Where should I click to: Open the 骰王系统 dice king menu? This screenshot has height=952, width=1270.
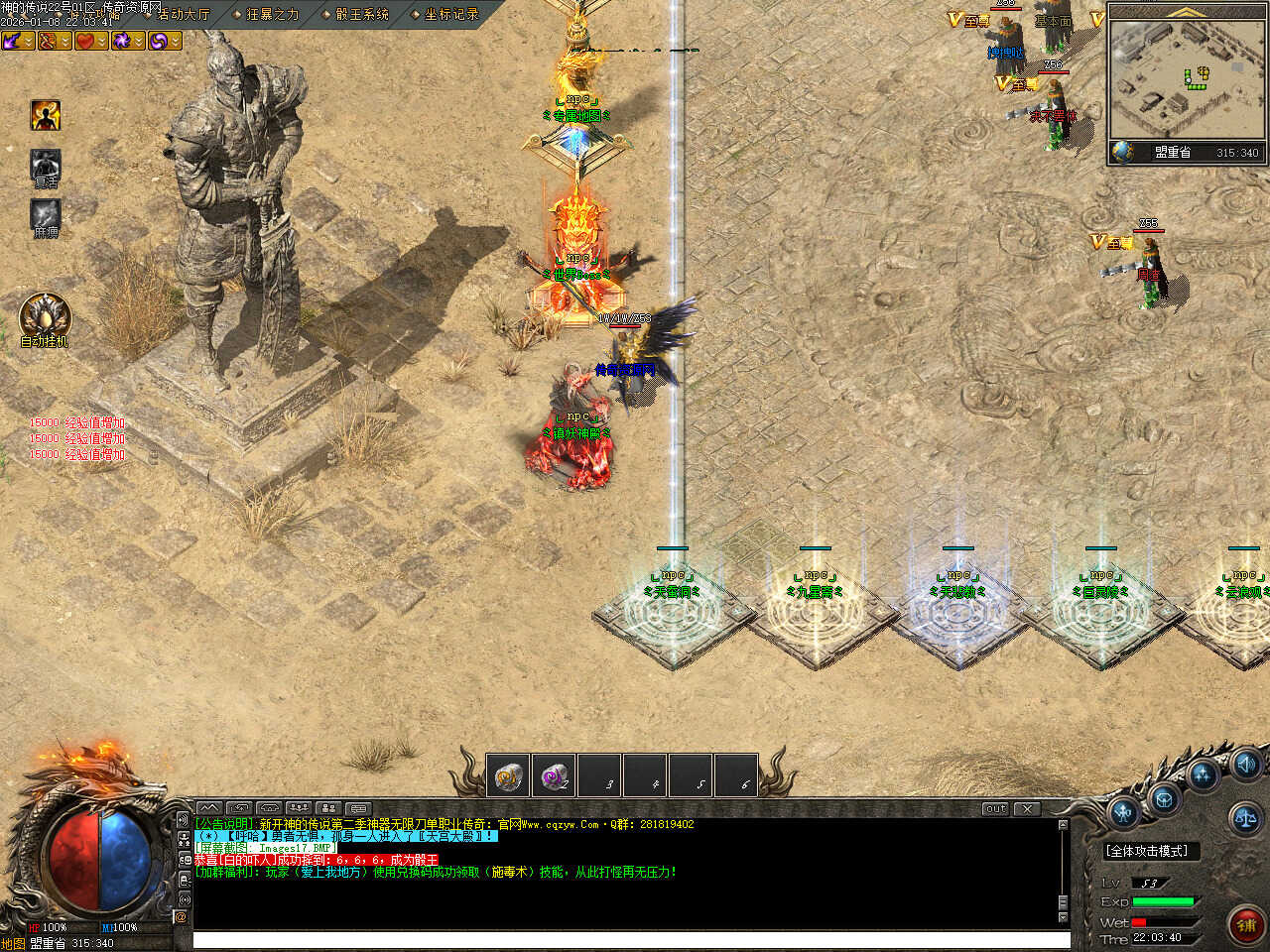(361, 14)
